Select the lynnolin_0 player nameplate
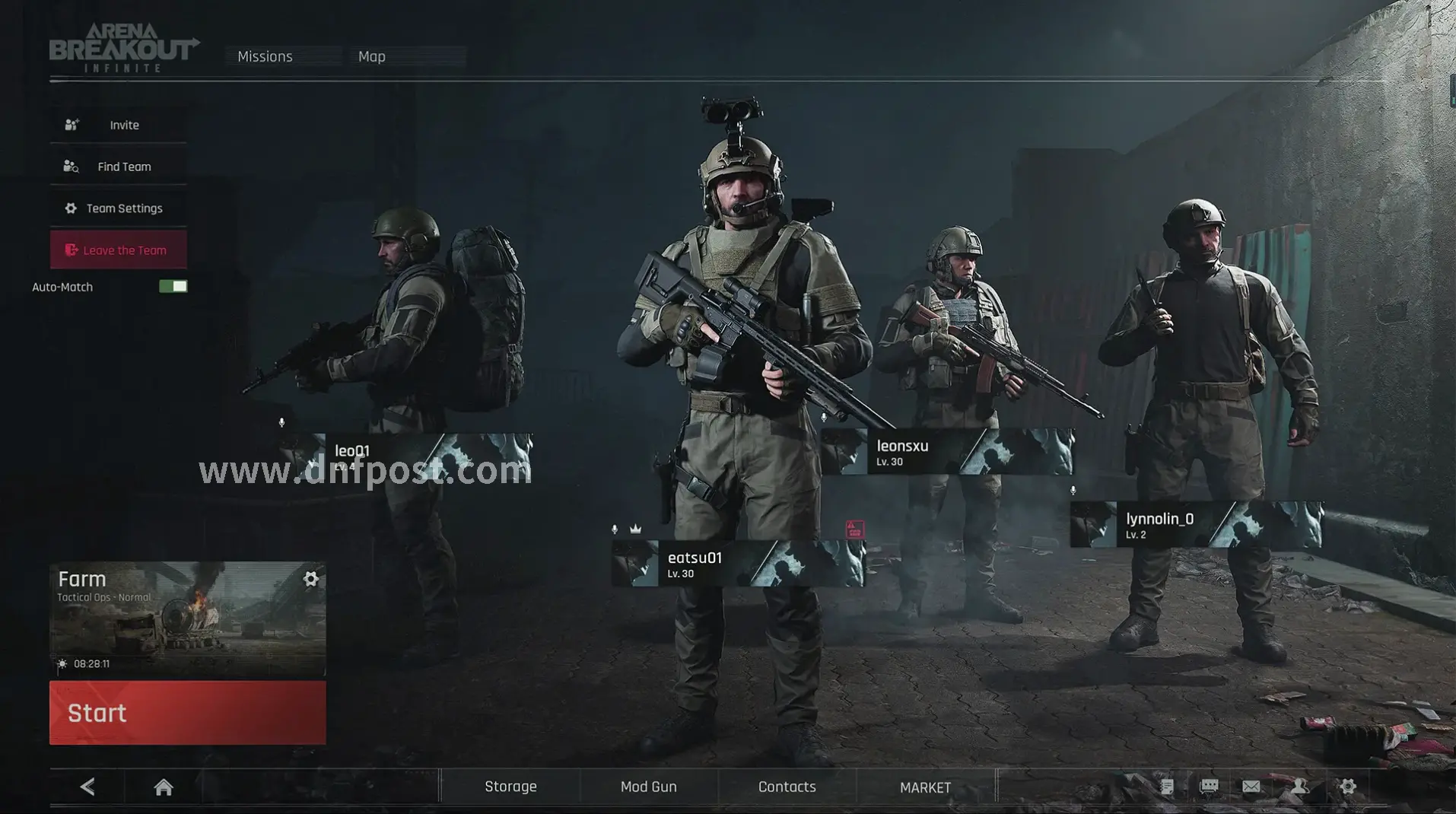This screenshot has width=1456, height=814. [1196, 525]
